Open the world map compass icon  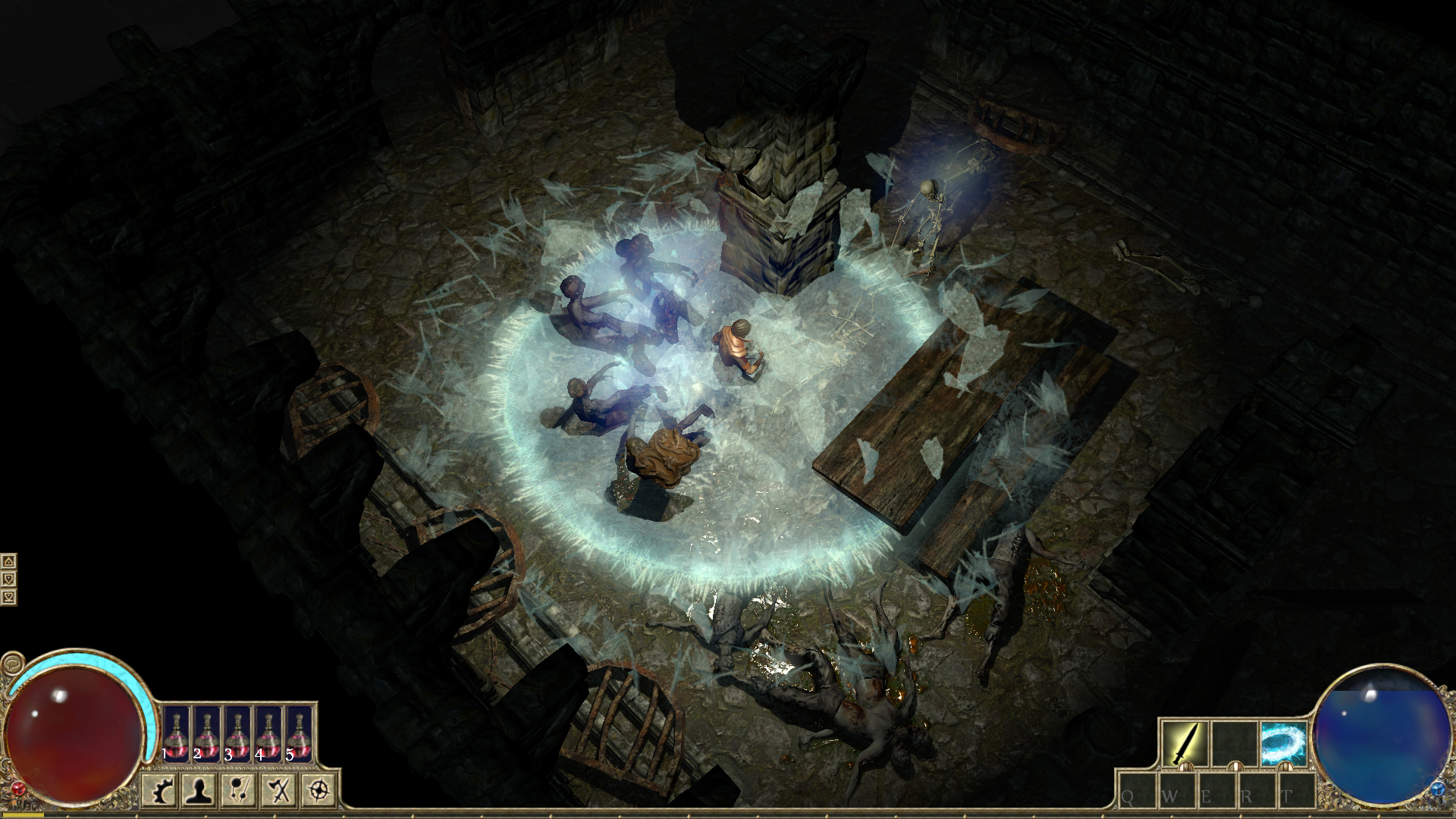point(317,791)
